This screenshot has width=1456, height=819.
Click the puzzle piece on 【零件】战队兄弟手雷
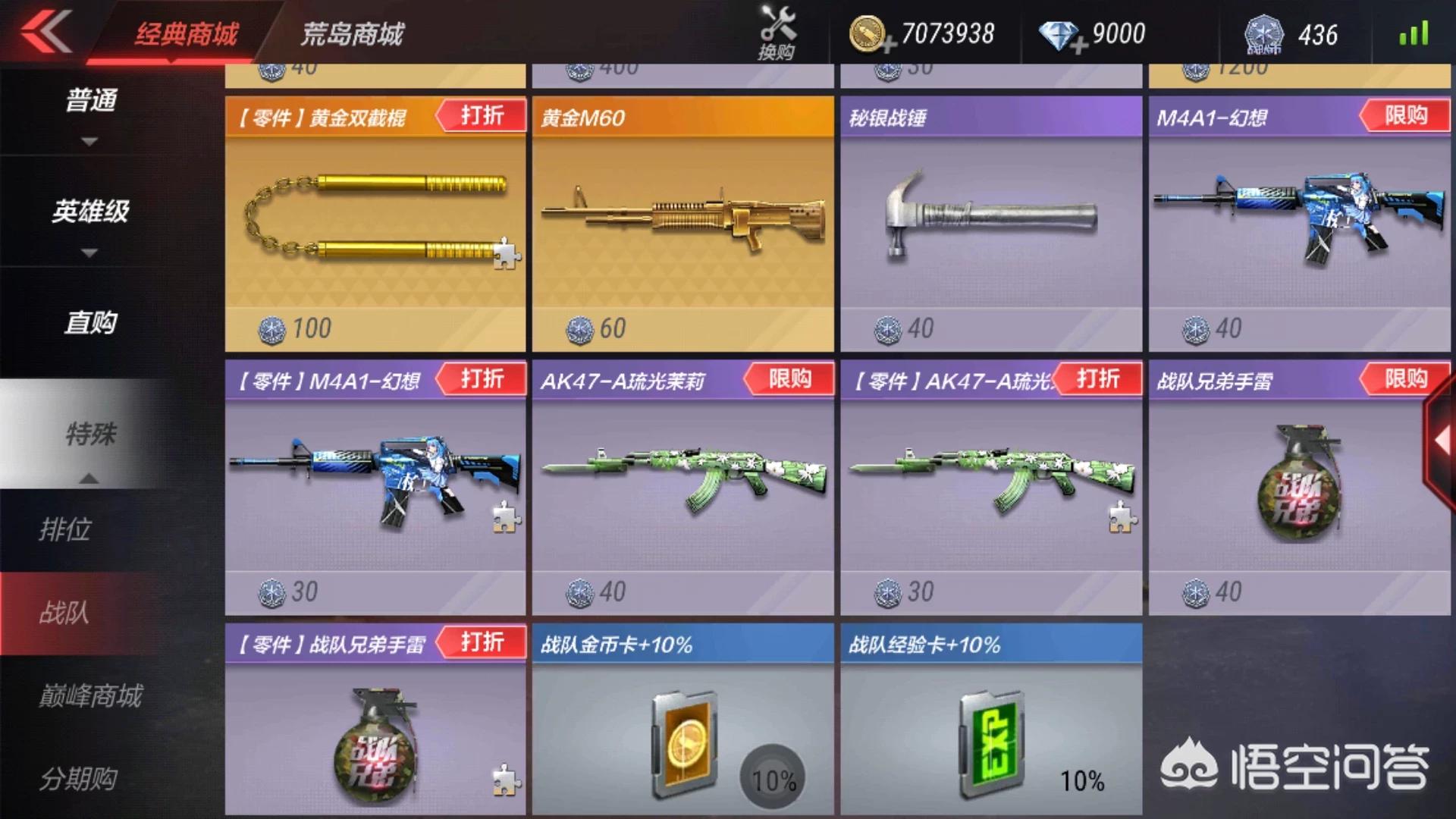point(507,780)
